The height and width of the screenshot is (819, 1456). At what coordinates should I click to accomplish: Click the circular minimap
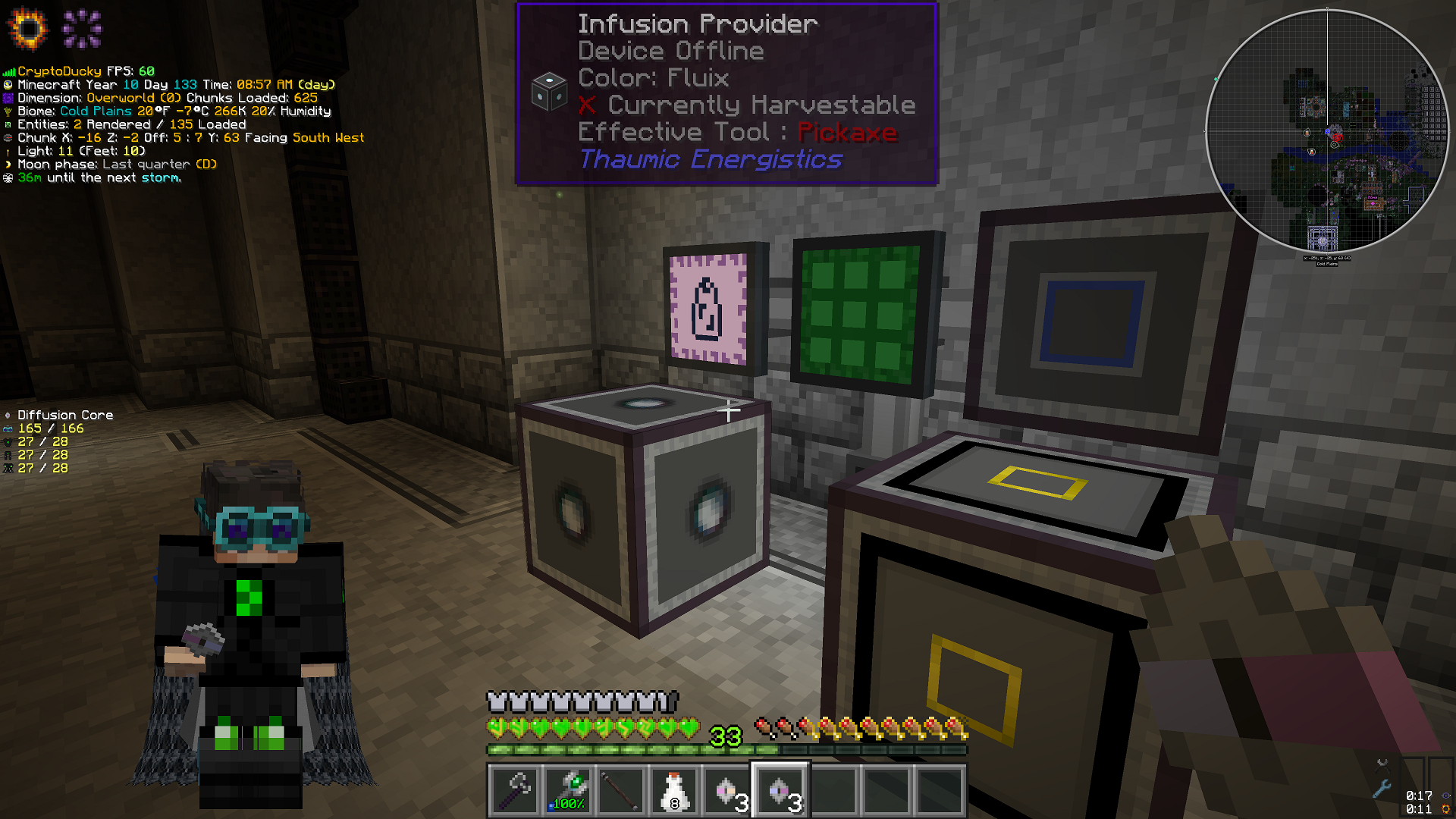1326,130
